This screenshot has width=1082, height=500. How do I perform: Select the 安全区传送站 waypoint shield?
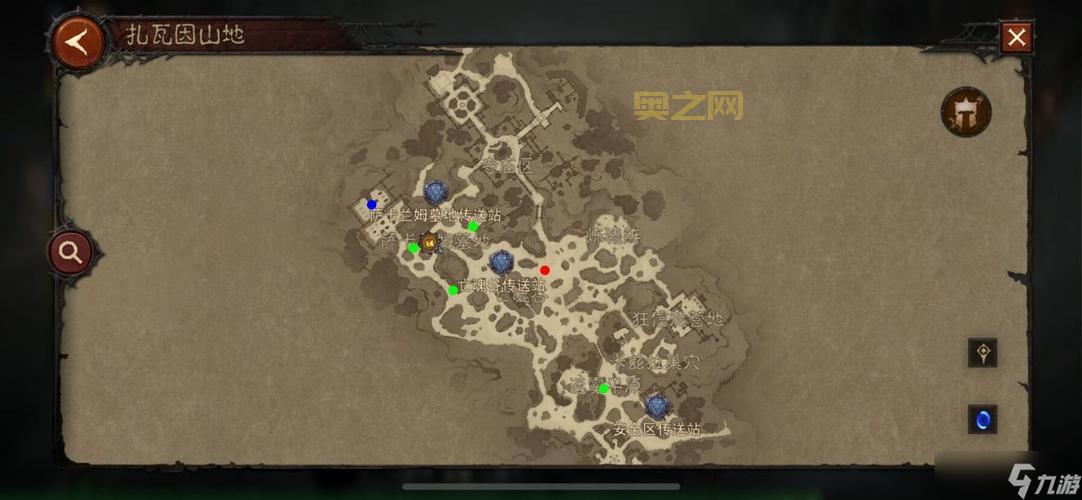pos(656,406)
